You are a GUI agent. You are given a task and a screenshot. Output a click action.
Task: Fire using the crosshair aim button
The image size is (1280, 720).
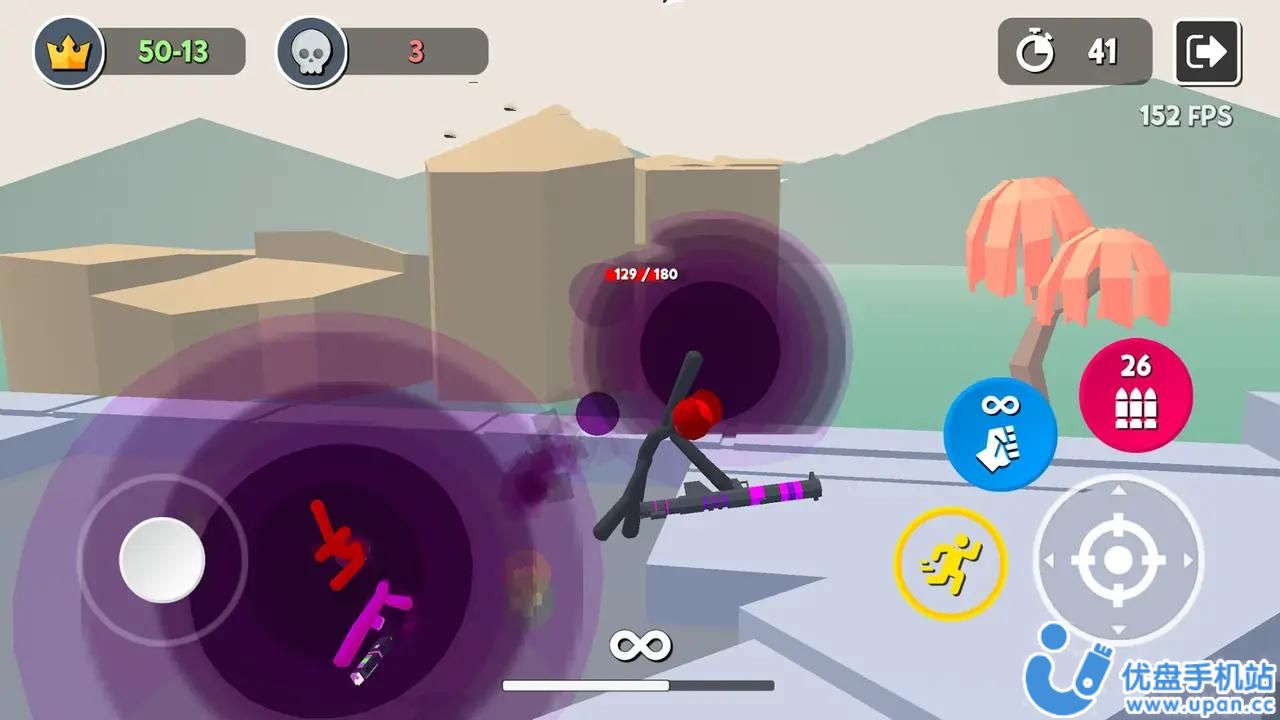1118,560
